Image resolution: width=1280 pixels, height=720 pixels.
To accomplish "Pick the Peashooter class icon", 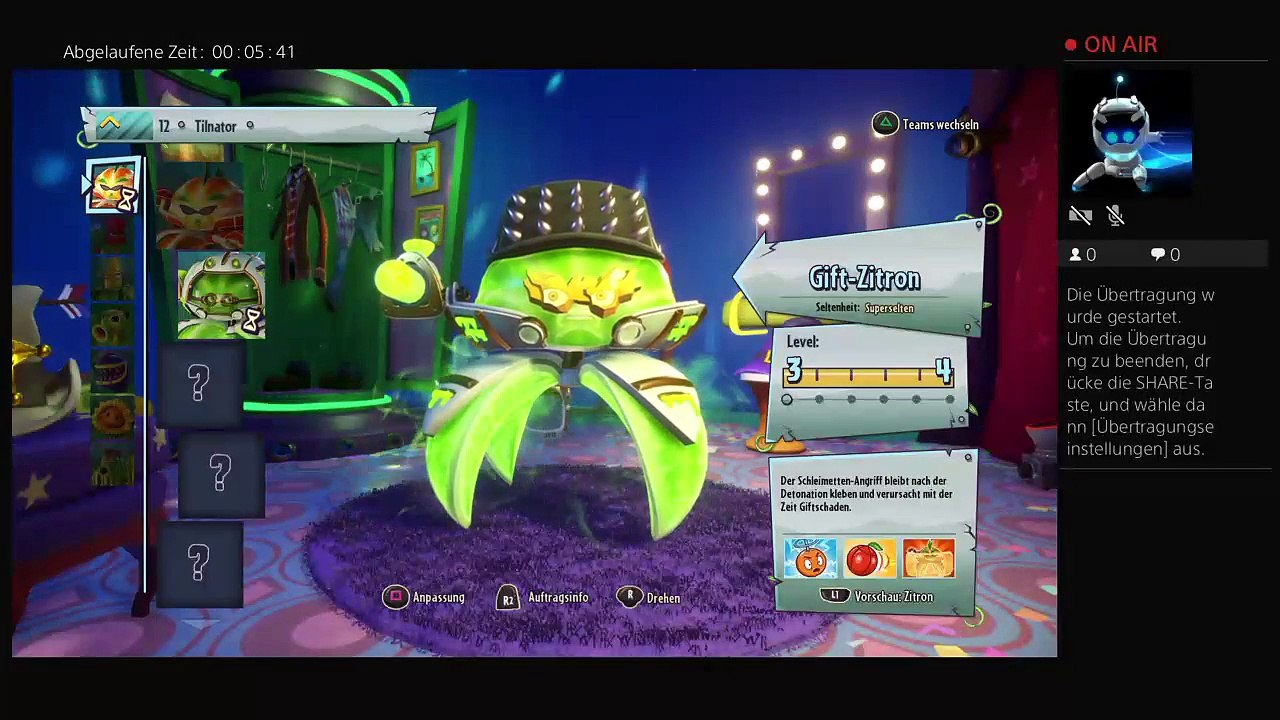I will 113,324.
